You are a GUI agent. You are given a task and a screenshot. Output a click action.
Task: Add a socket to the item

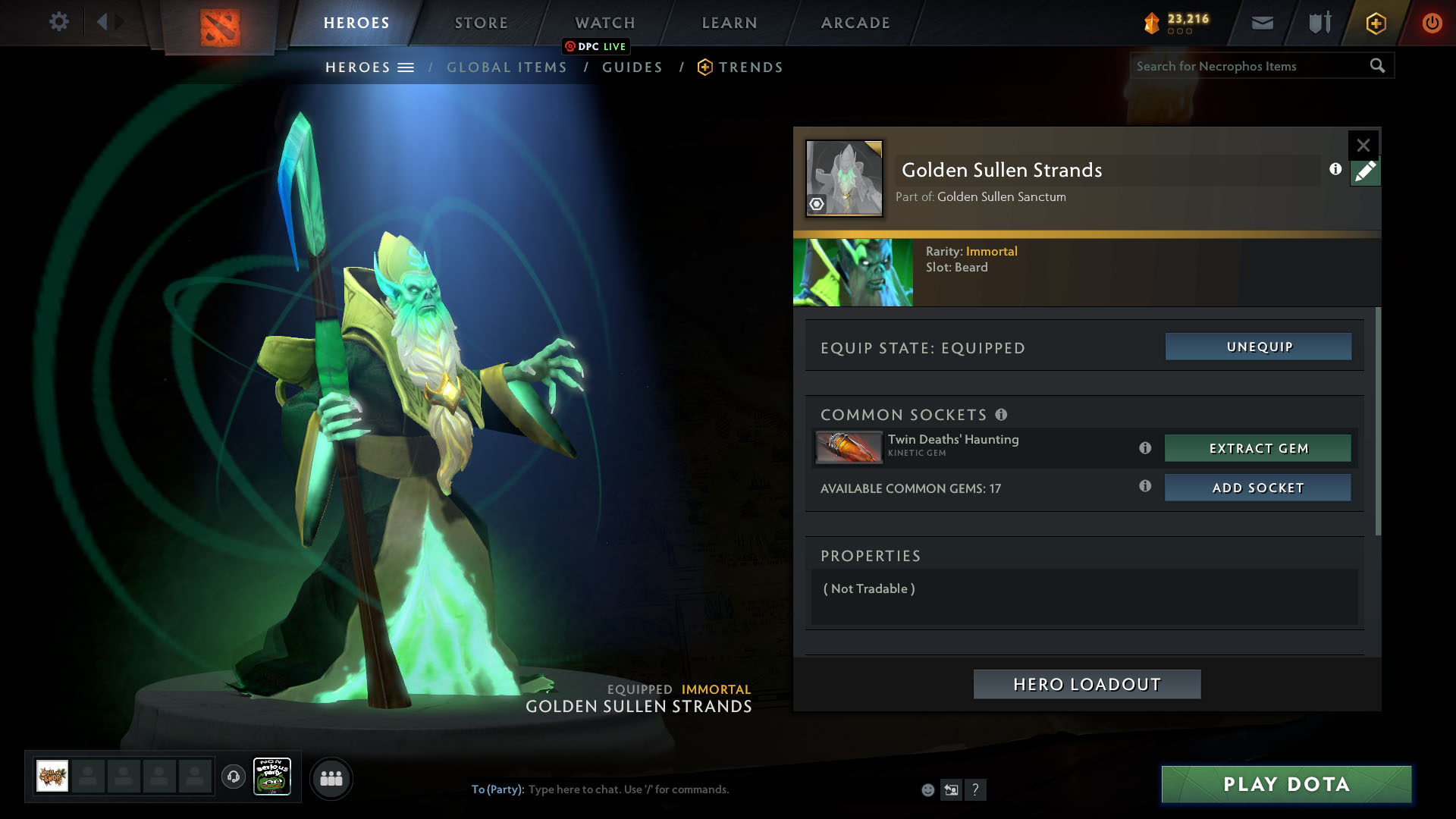pyautogui.click(x=1258, y=488)
